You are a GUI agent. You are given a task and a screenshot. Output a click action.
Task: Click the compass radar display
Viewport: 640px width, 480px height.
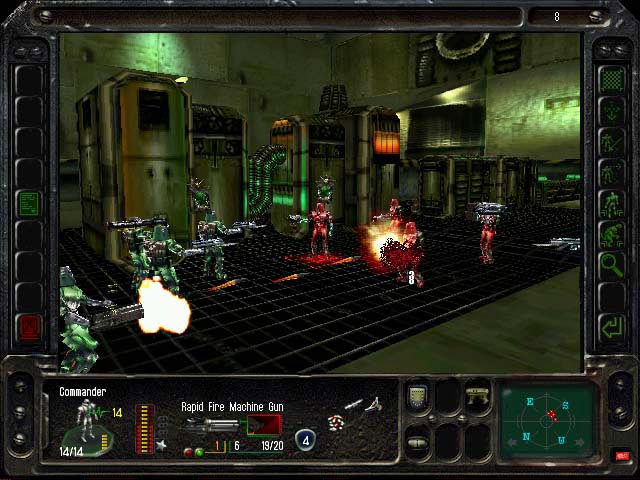tap(549, 416)
